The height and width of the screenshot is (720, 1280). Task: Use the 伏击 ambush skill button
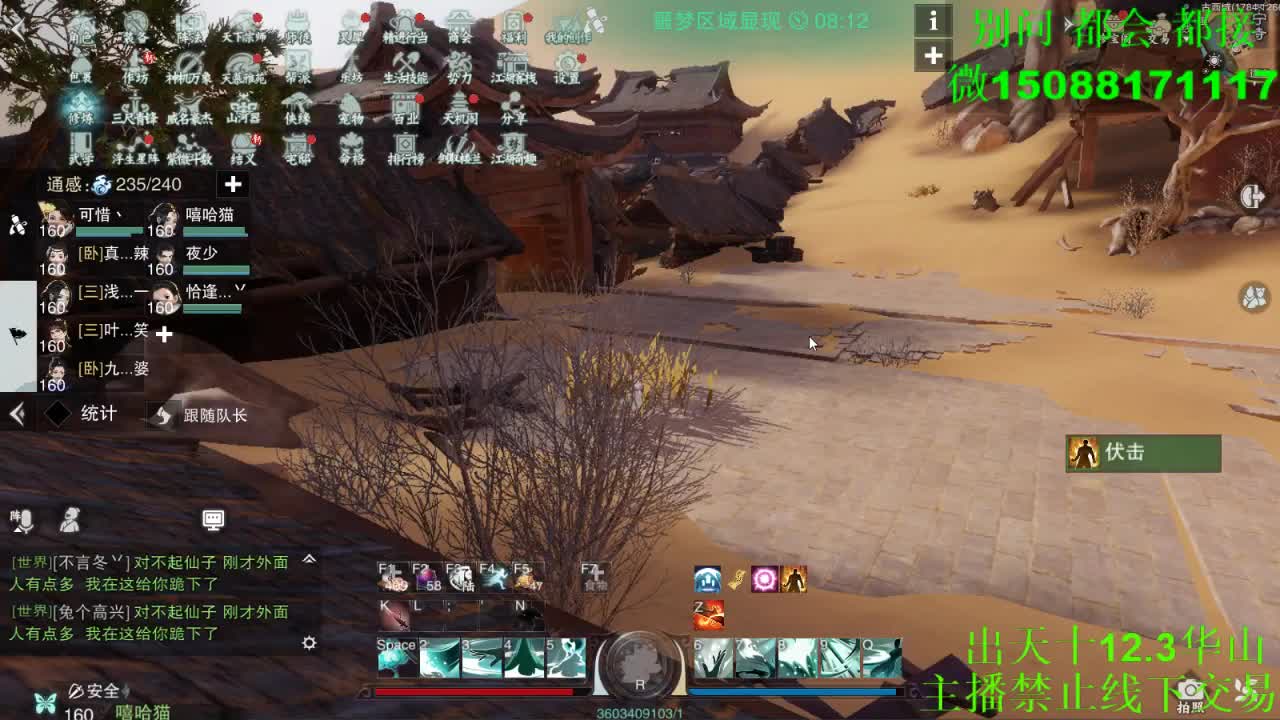click(x=1143, y=453)
